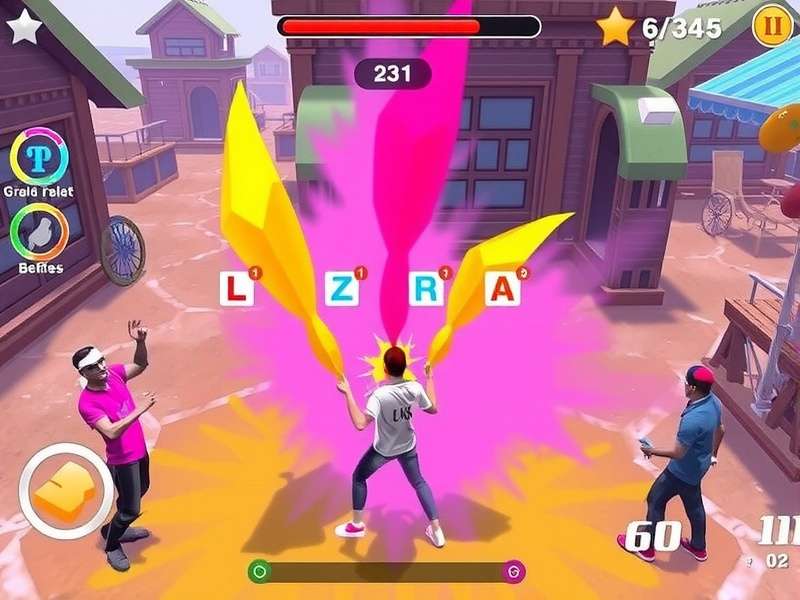
Task: Select the orange A letter tile
Action: [502, 289]
